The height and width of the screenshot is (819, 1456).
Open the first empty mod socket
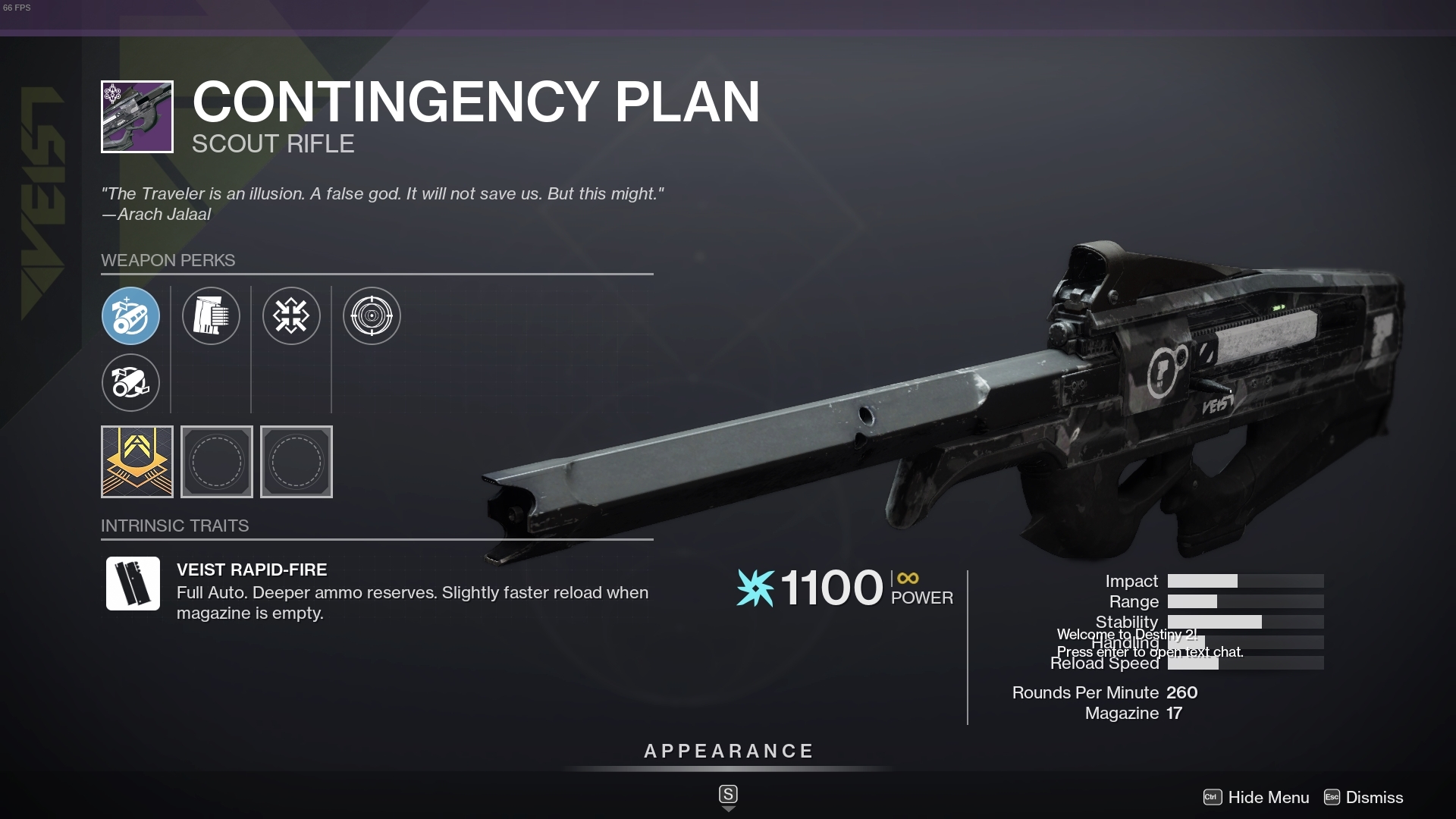pyautogui.click(x=216, y=462)
